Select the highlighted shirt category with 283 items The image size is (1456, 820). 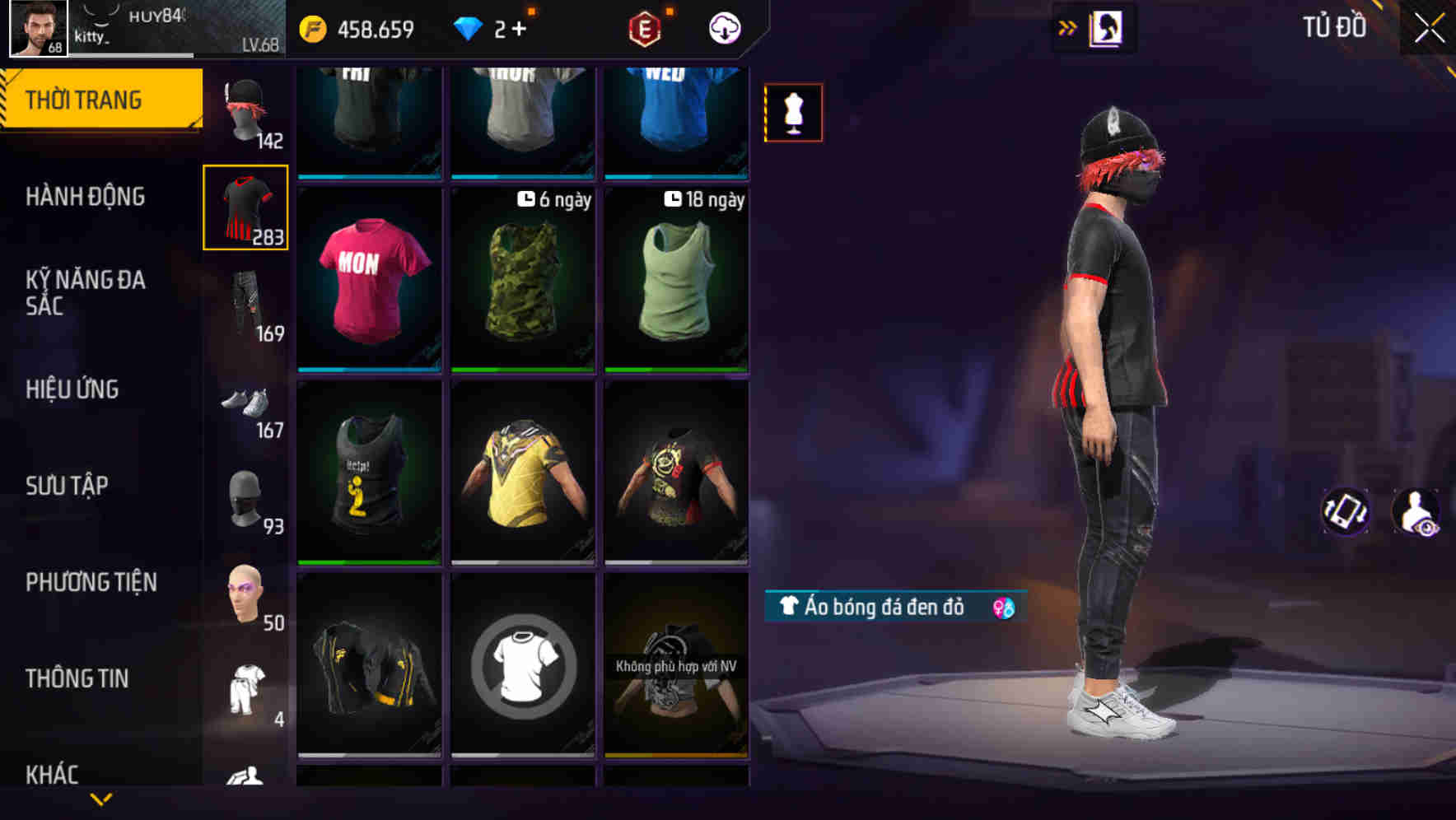pos(245,207)
